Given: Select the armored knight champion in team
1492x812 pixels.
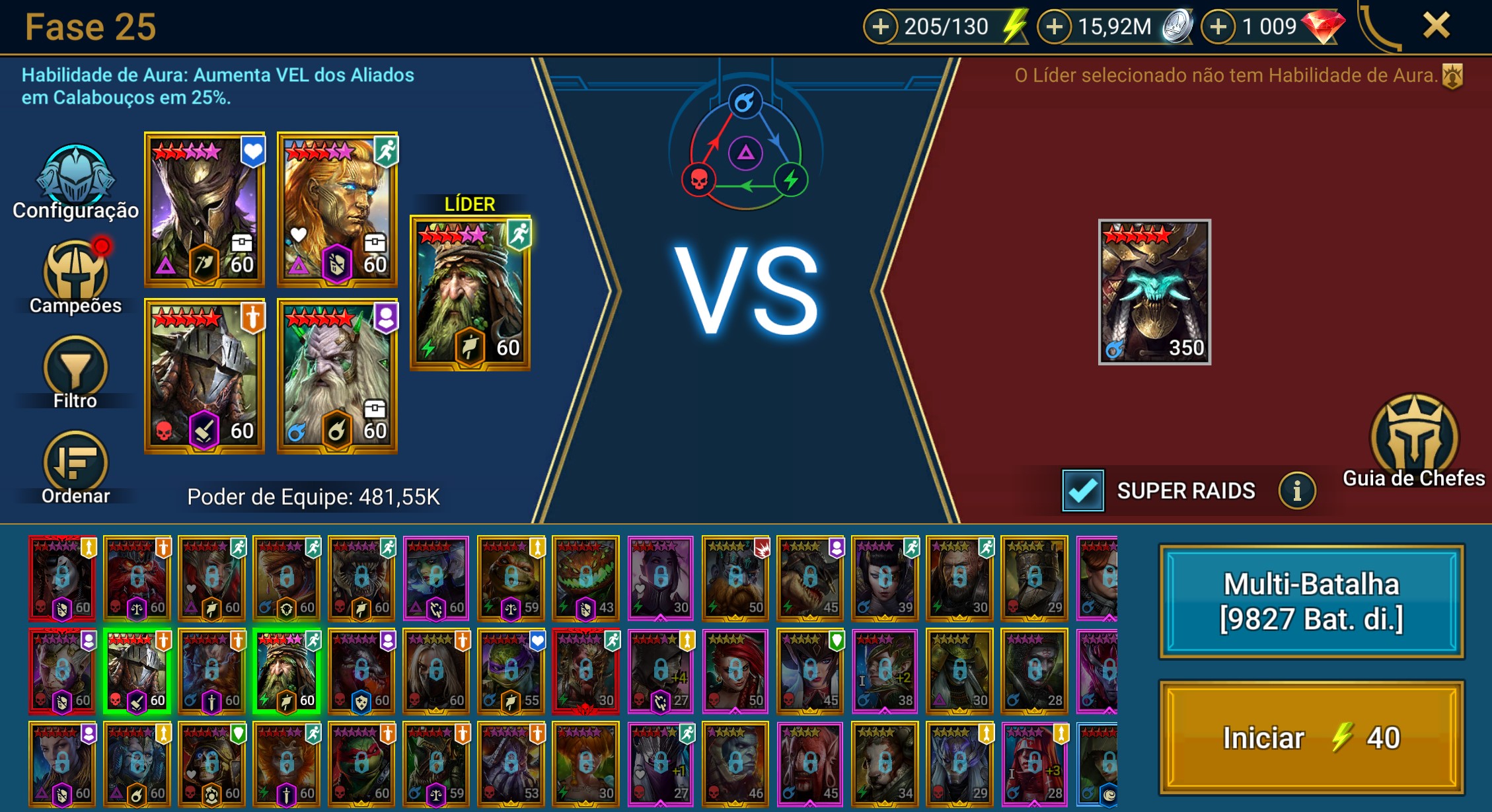Looking at the screenshot, I should (x=205, y=377).
